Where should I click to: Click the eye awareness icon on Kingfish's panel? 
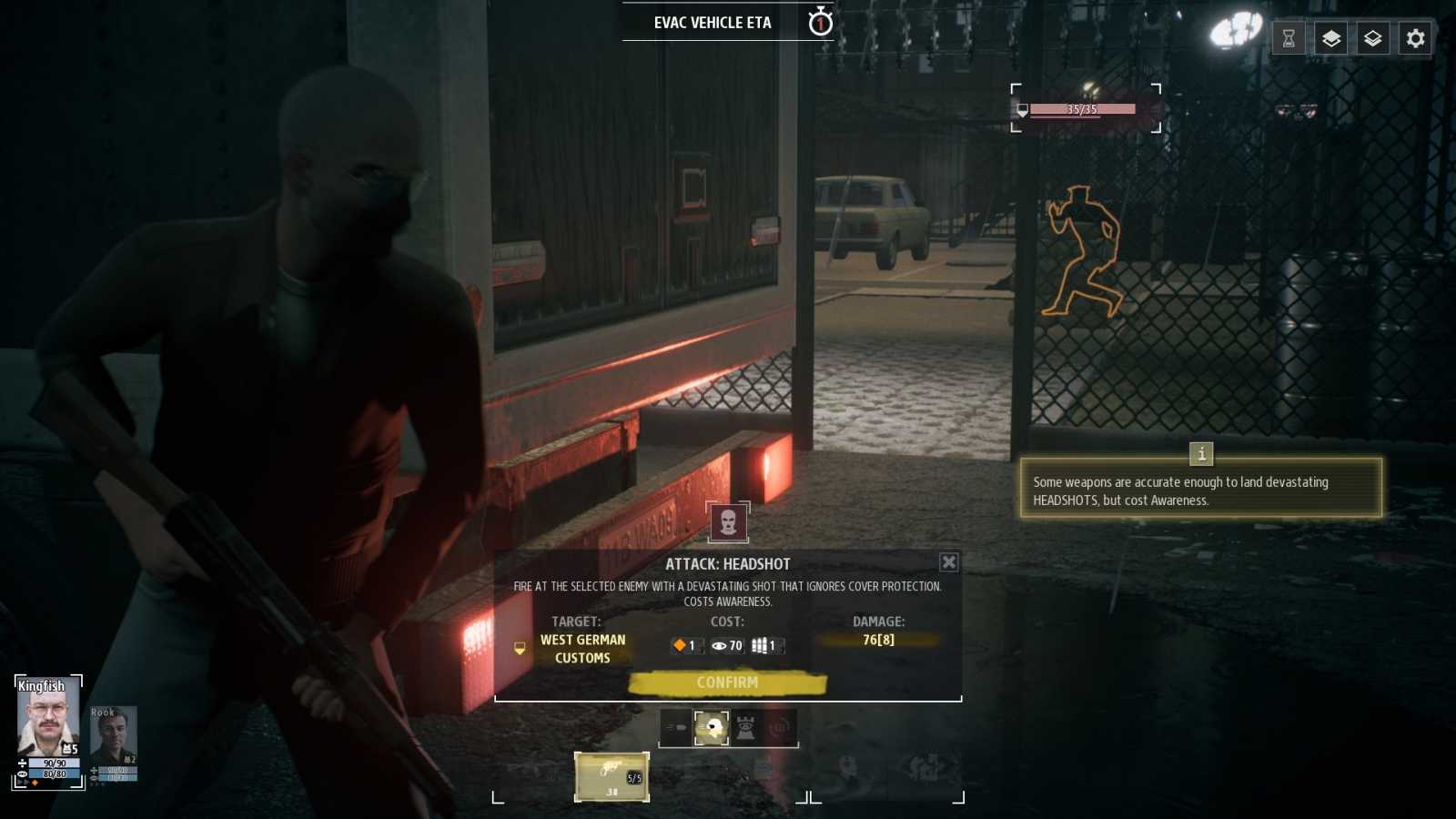click(22, 774)
